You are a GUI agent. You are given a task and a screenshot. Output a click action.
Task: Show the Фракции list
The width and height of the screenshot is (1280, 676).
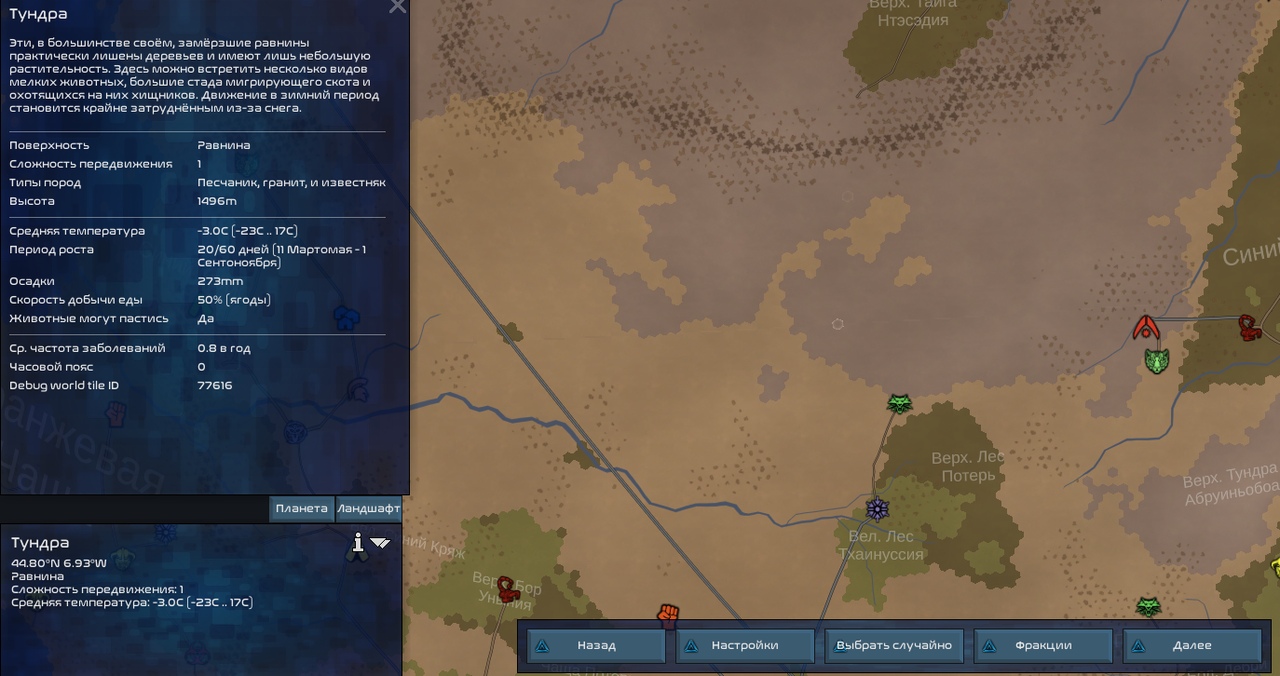click(x=1042, y=645)
